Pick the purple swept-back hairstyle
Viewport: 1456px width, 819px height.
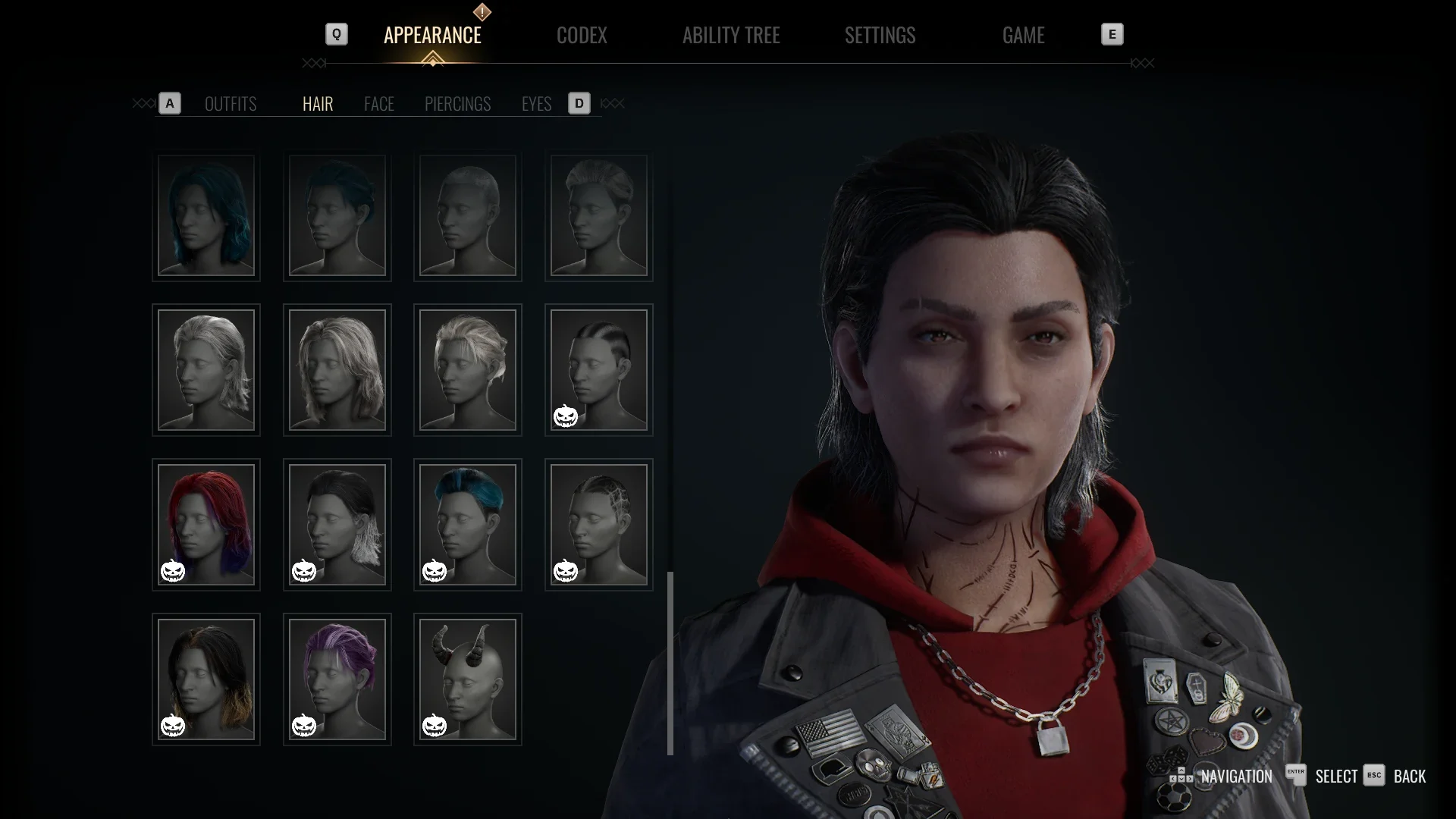pos(337,679)
